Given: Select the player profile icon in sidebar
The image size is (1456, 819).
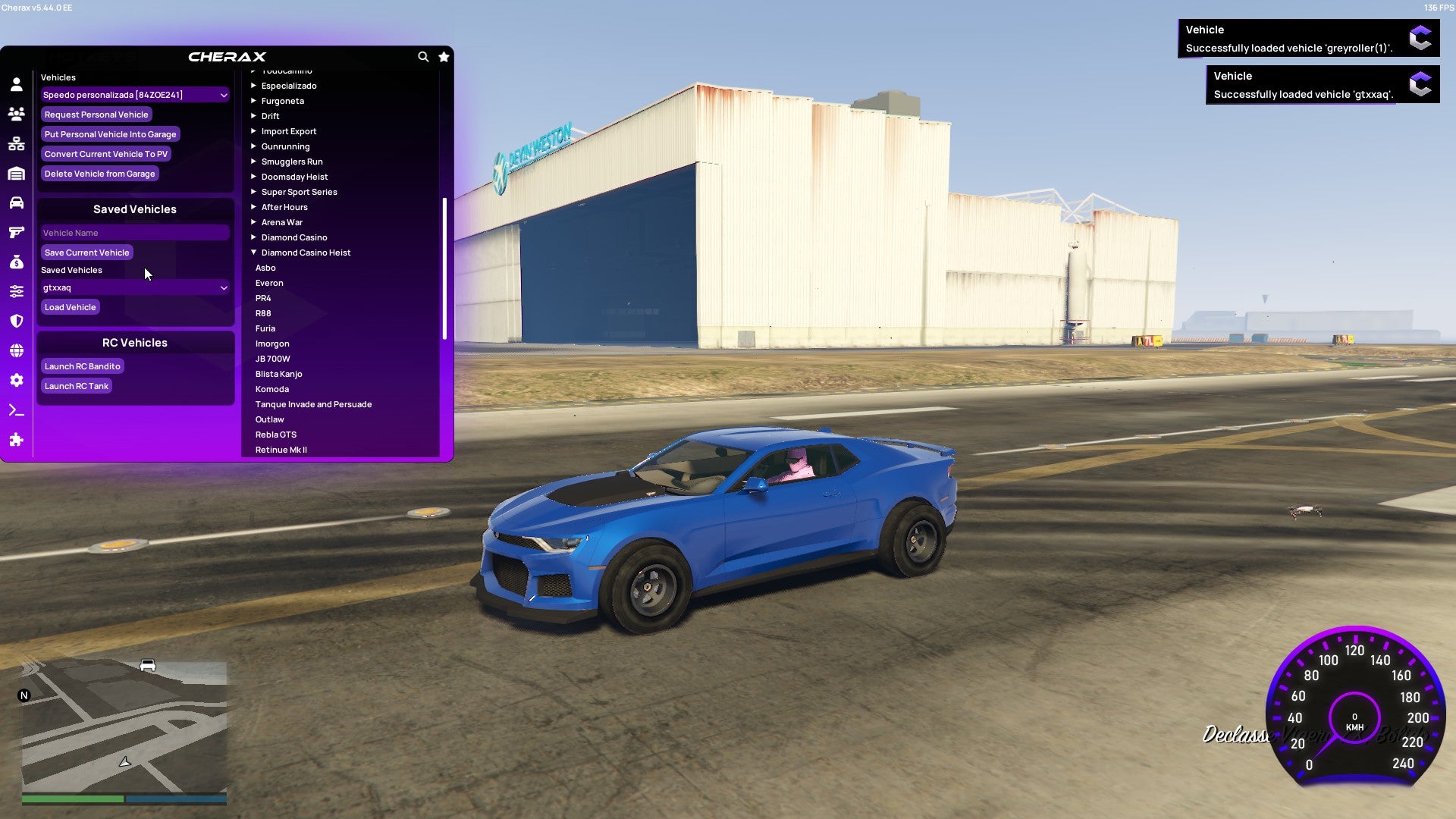Looking at the screenshot, I should click(17, 85).
